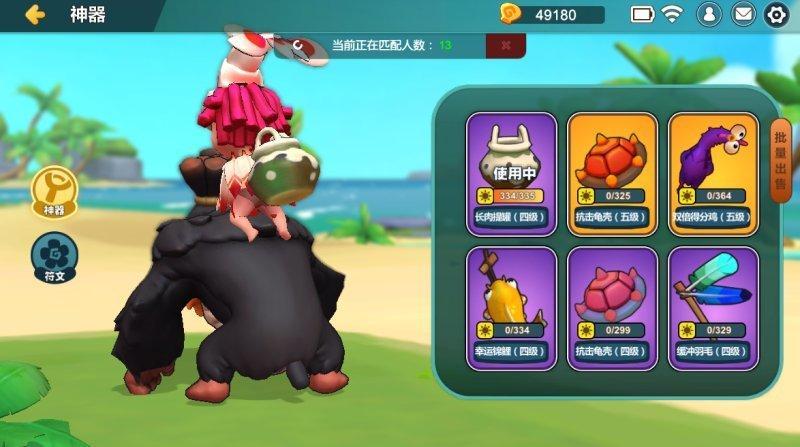Pick the 幸运锦鲤 (四级) koi card
800x447 pixels.
(x=511, y=307)
